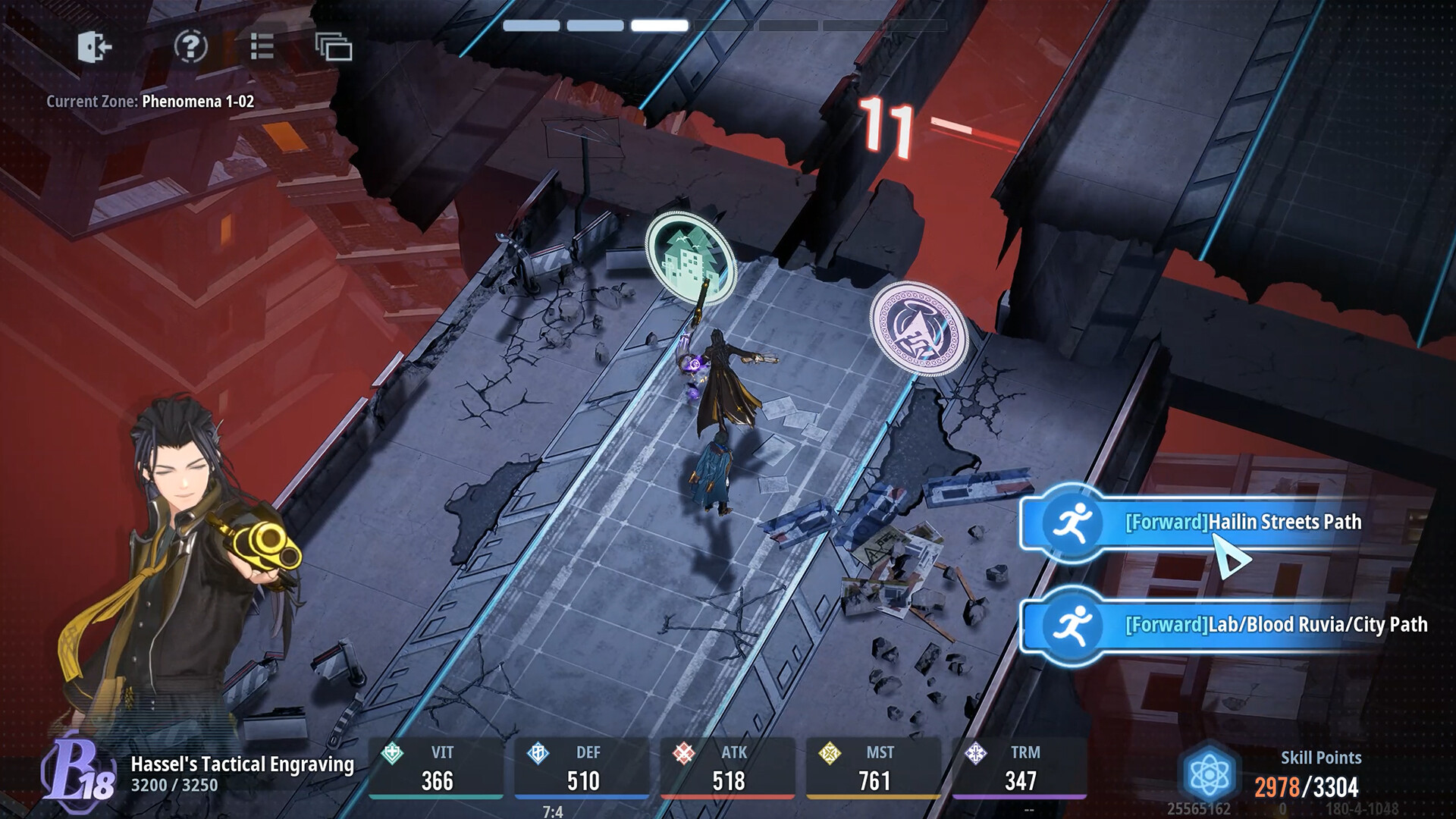The height and width of the screenshot is (819, 1456).
Task: Open the quest list icon
Action: (x=261, y=47)
